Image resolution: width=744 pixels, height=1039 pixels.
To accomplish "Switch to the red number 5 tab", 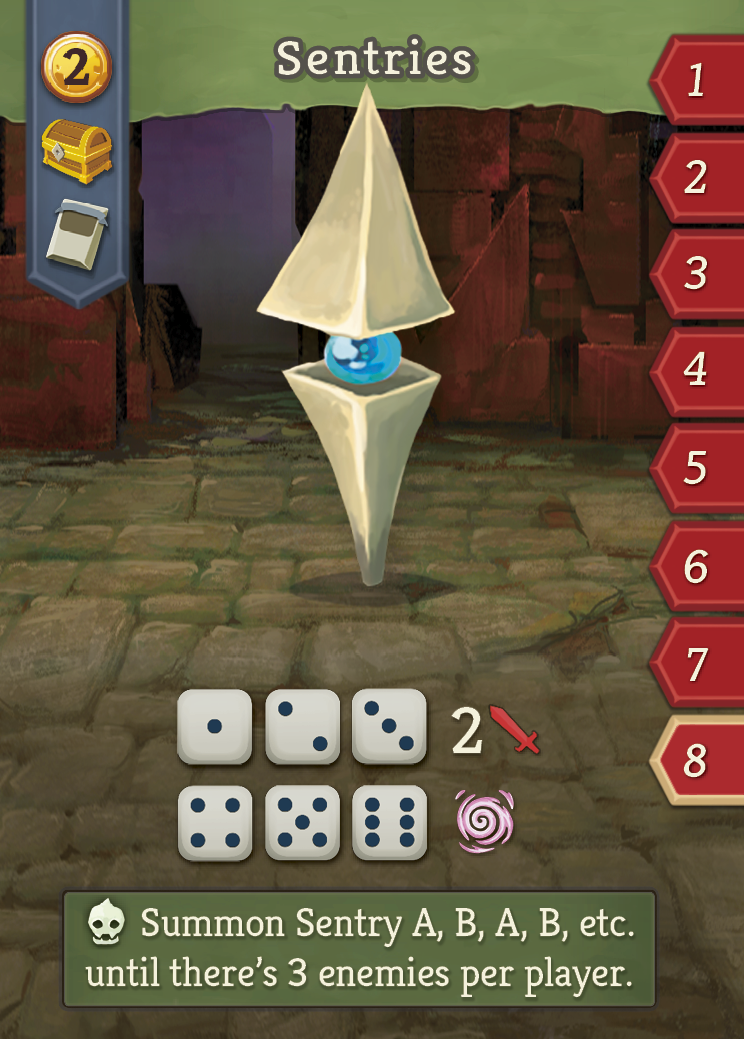I will (697, 468).
